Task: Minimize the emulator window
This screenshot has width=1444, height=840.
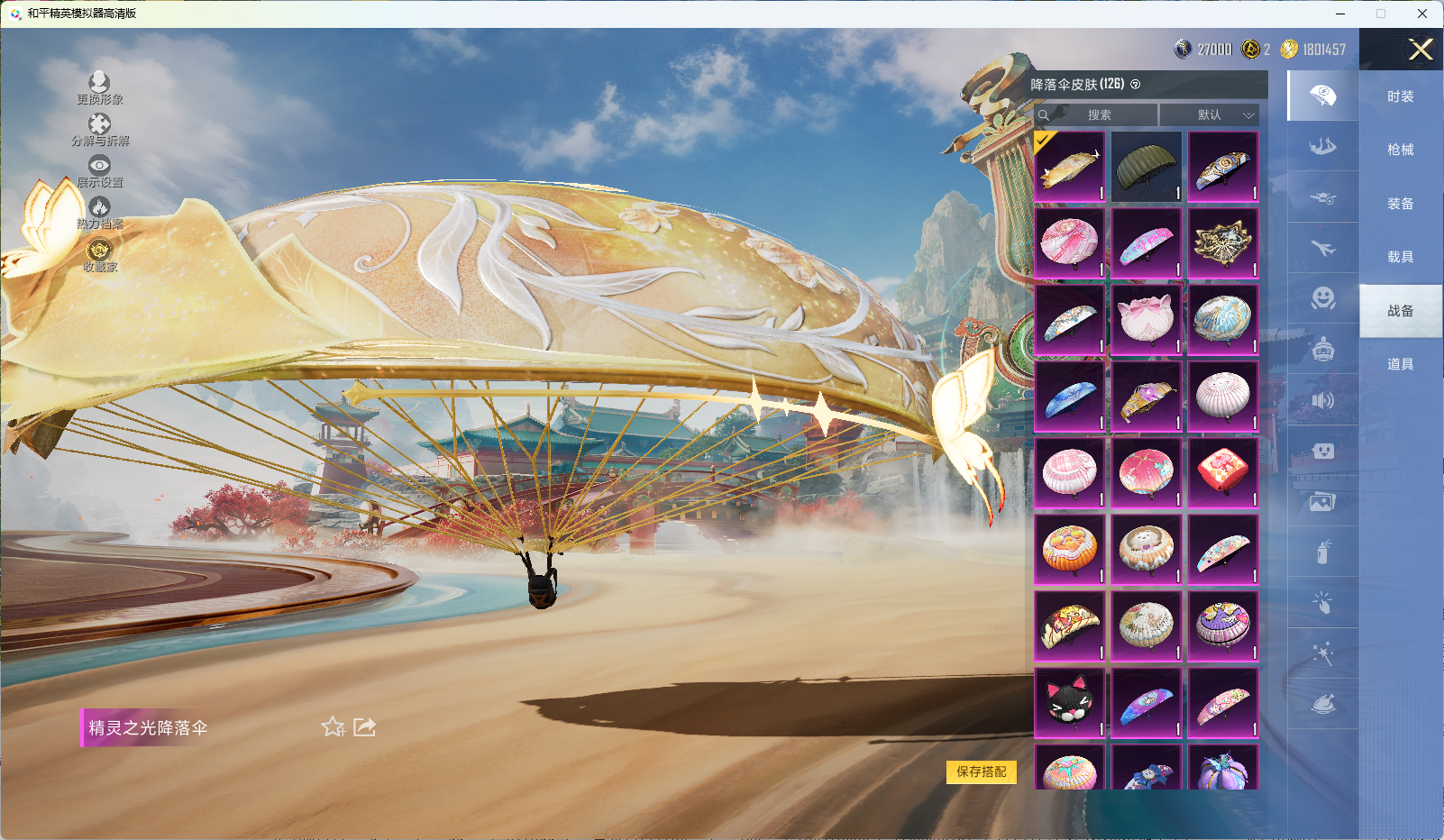Action: (1340, 14)
